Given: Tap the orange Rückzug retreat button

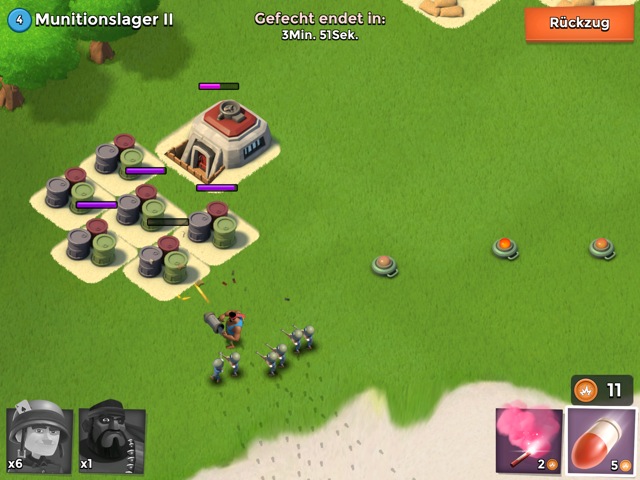Looking at the screenshot, I should pyautogui.click(x=579, y=23).
